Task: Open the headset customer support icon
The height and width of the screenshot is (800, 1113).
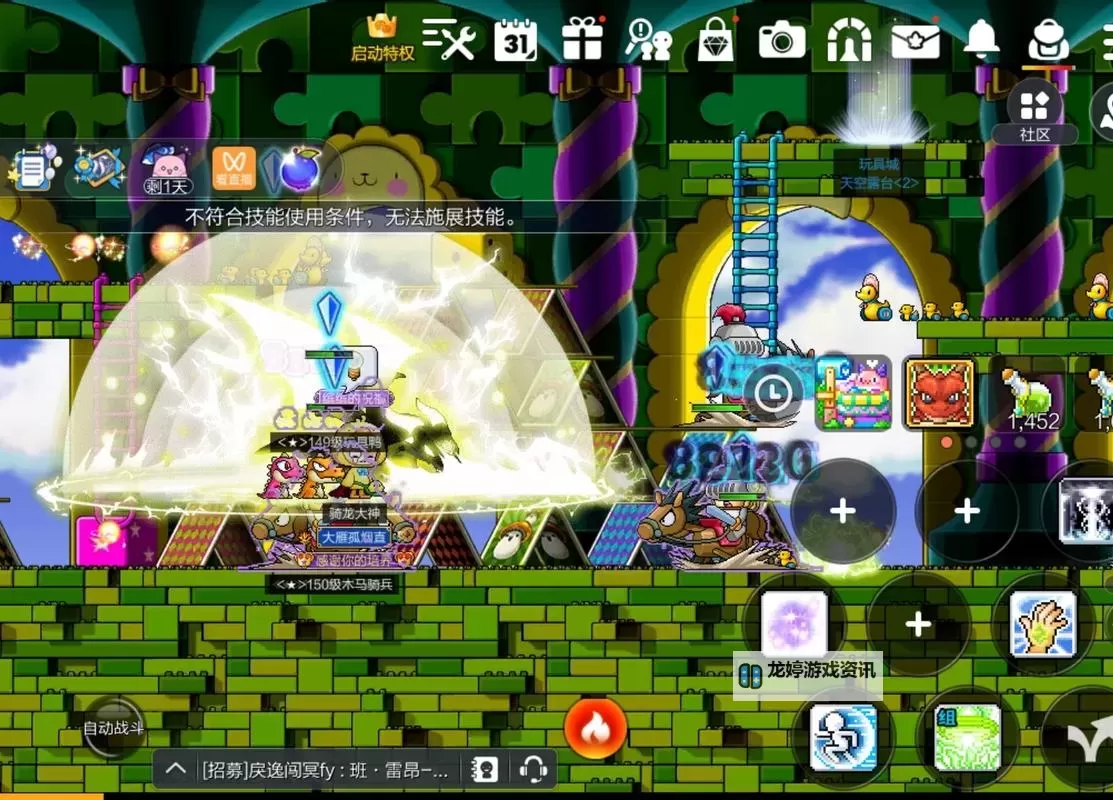Action: (533, 769)
